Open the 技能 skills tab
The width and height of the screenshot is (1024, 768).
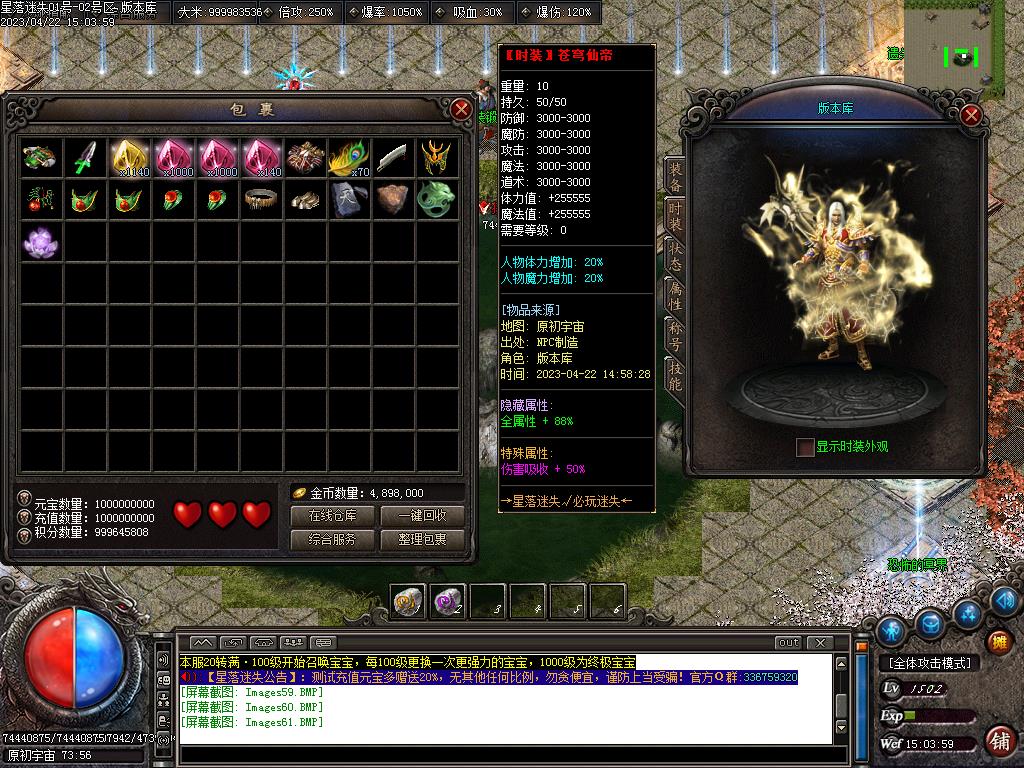coord(676,375)
